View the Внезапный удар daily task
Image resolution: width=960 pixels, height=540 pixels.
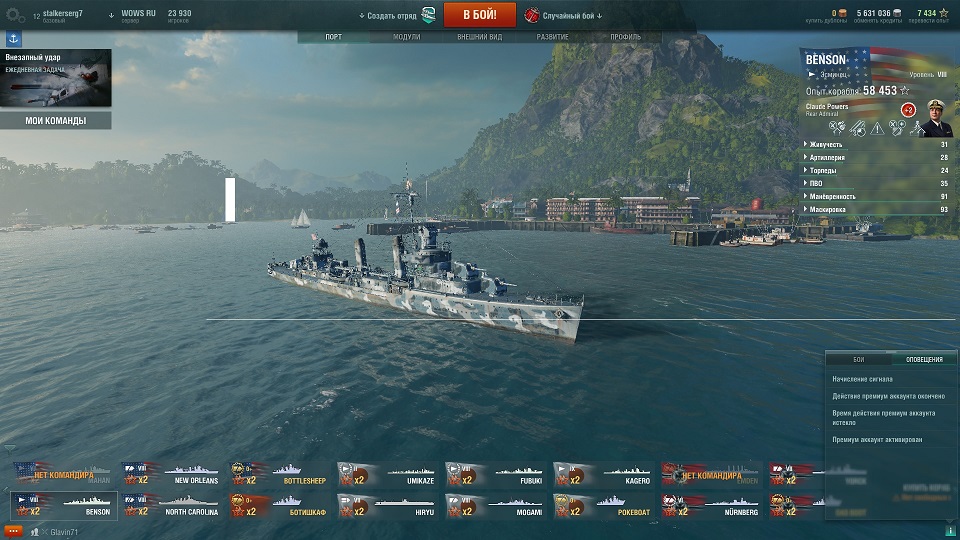(x=55, y=79)
